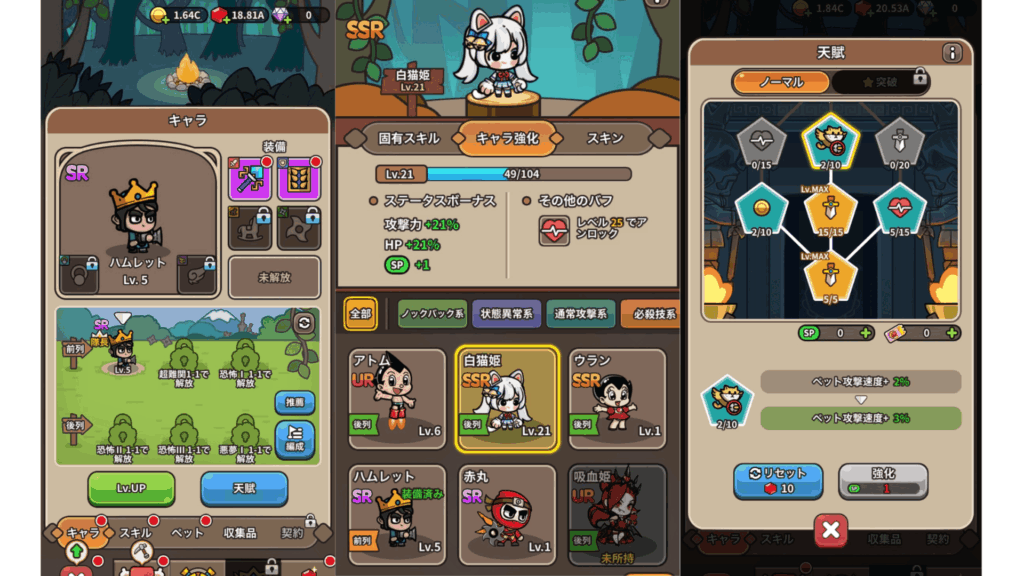Pick the 吸血姫 character card
The width and height of the screenshot is (1024, 576).
[x=616, y=514]
